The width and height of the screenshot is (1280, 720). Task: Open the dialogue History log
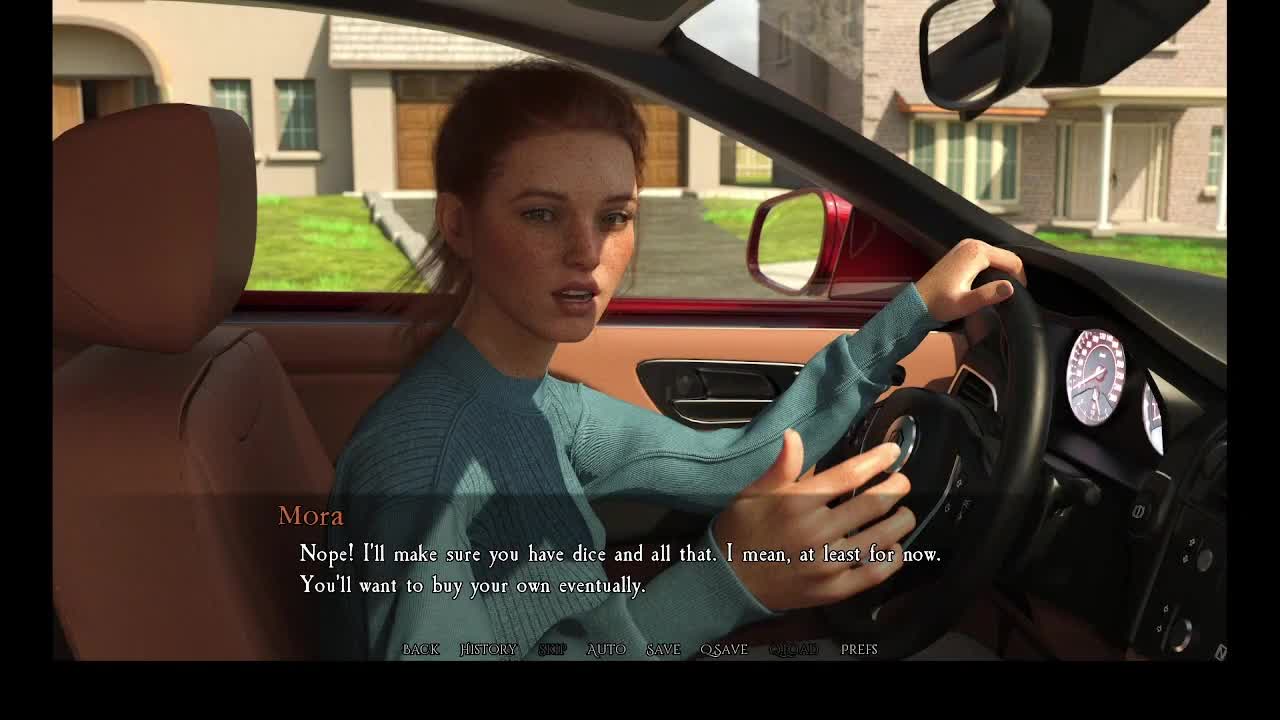[x=488, y=649]
